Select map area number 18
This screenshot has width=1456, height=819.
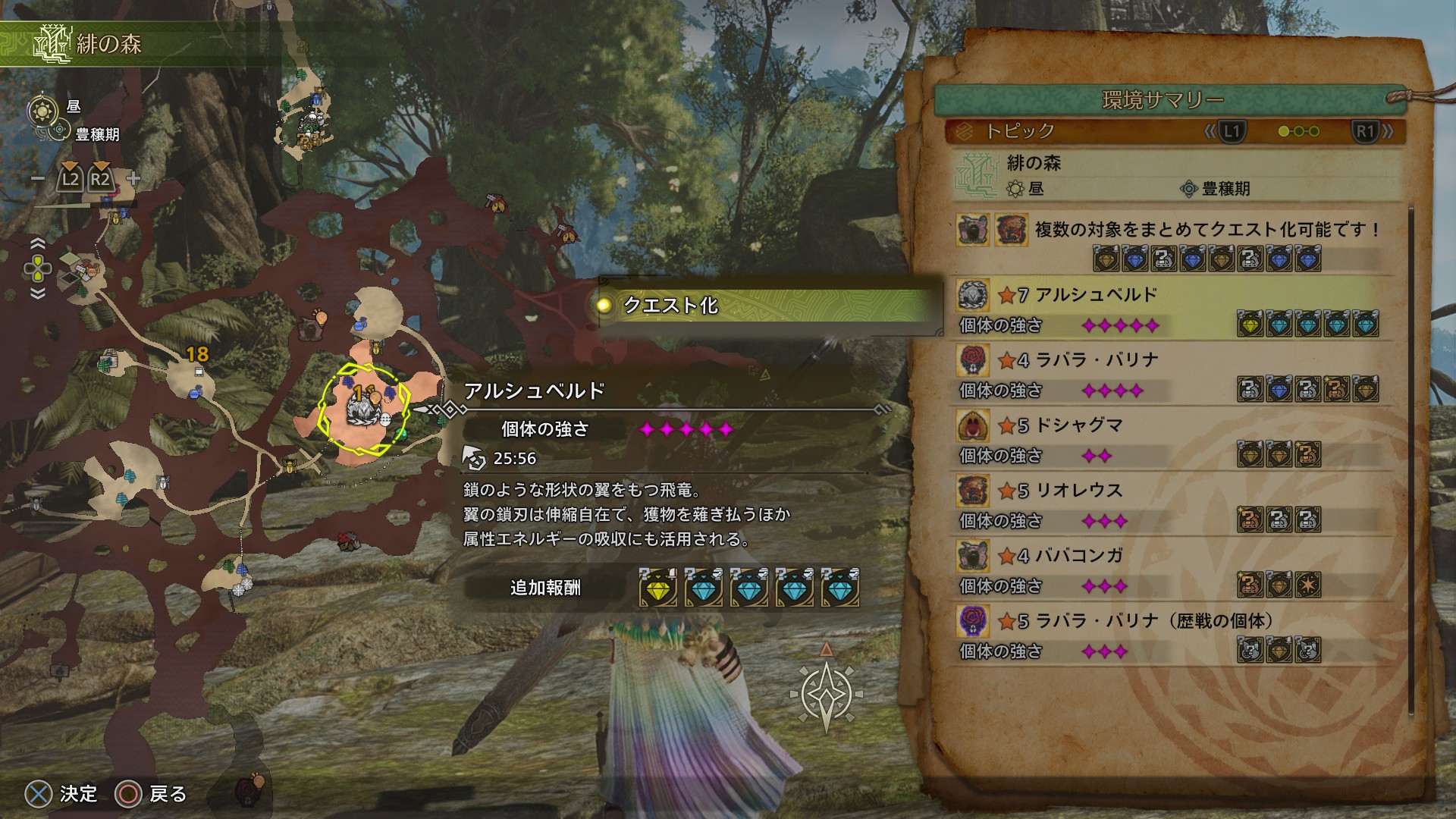point(197,354)
